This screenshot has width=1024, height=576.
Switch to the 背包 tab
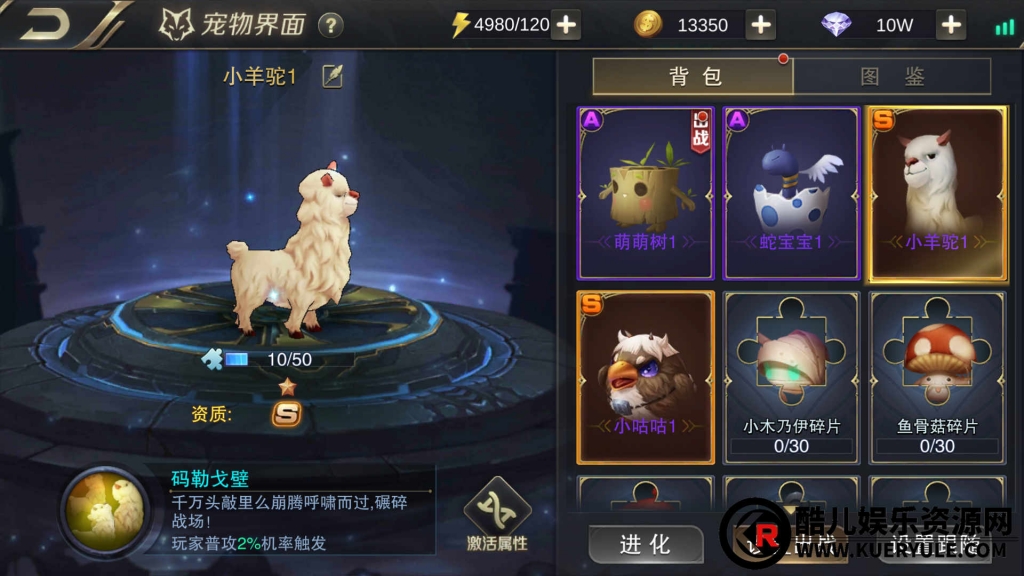tap(694, 77)
